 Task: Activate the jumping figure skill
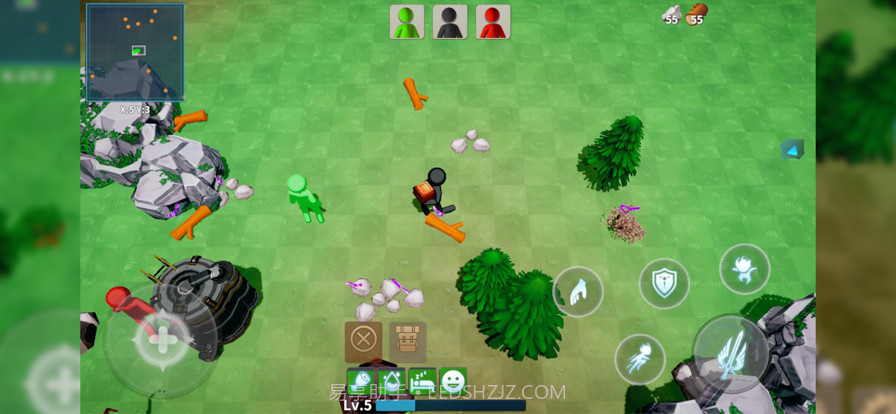[745, 269]
